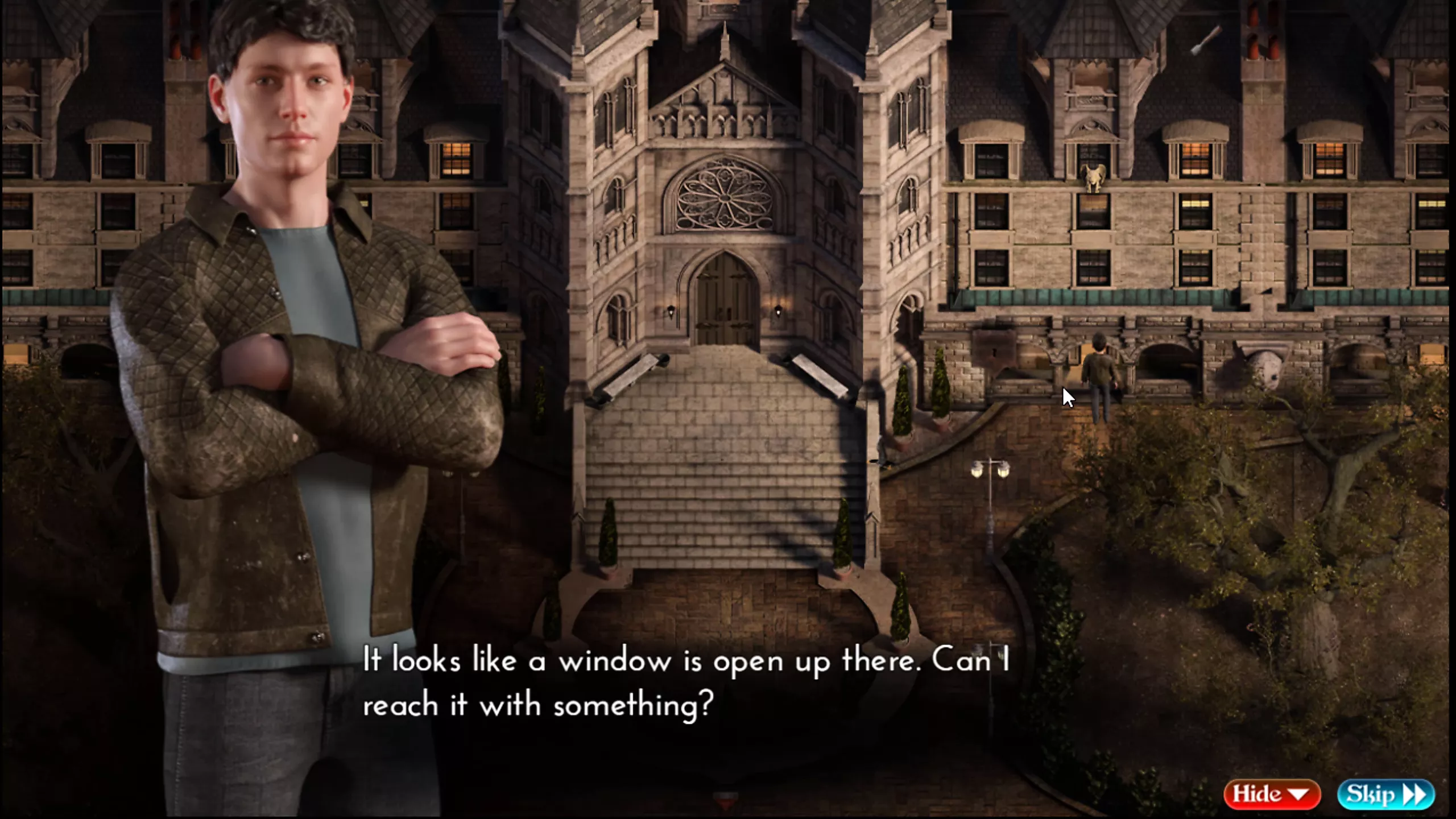Hide the dialogue text box
Viewport: 1456px width, 819px height.
(x=1271, y=794)
